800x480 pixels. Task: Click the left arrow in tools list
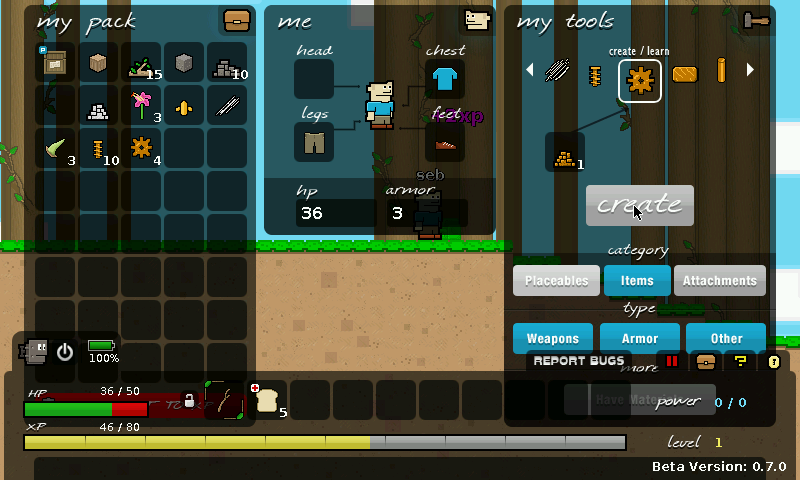coord(531,70)
